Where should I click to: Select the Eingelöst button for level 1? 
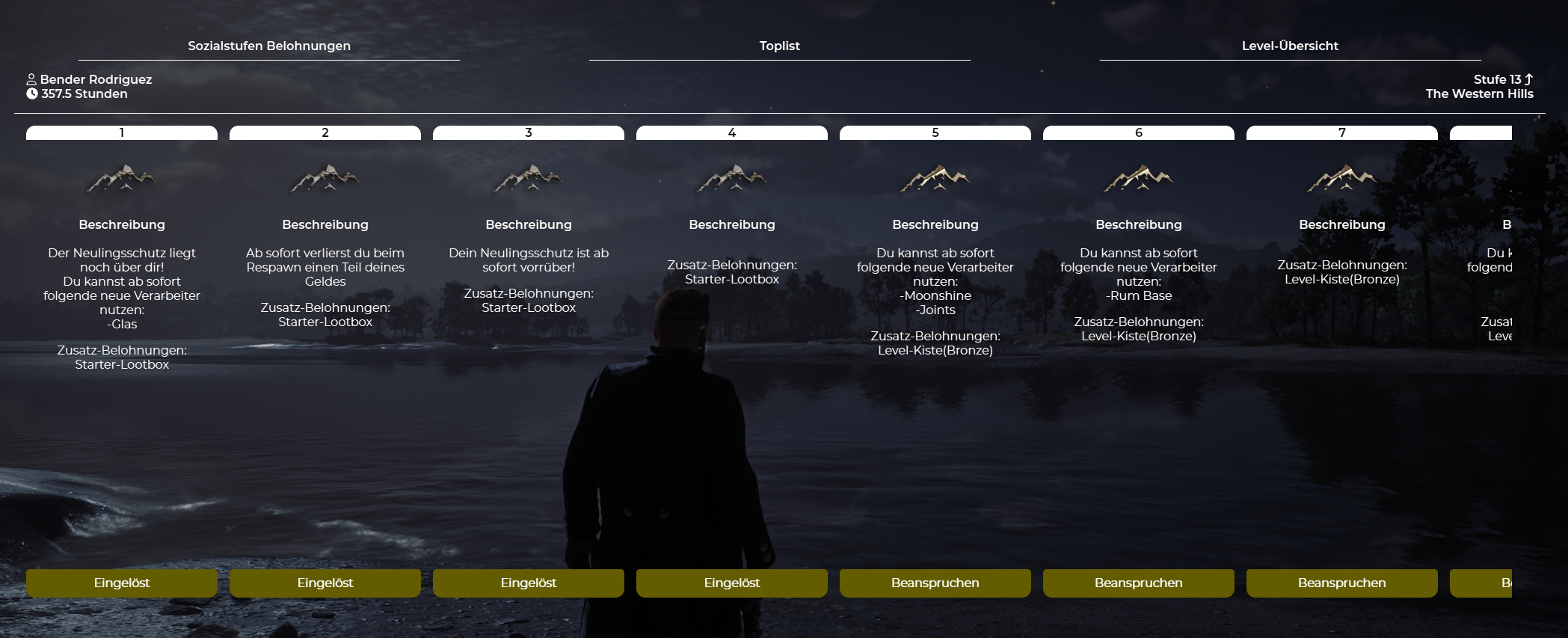click(122, 583)
